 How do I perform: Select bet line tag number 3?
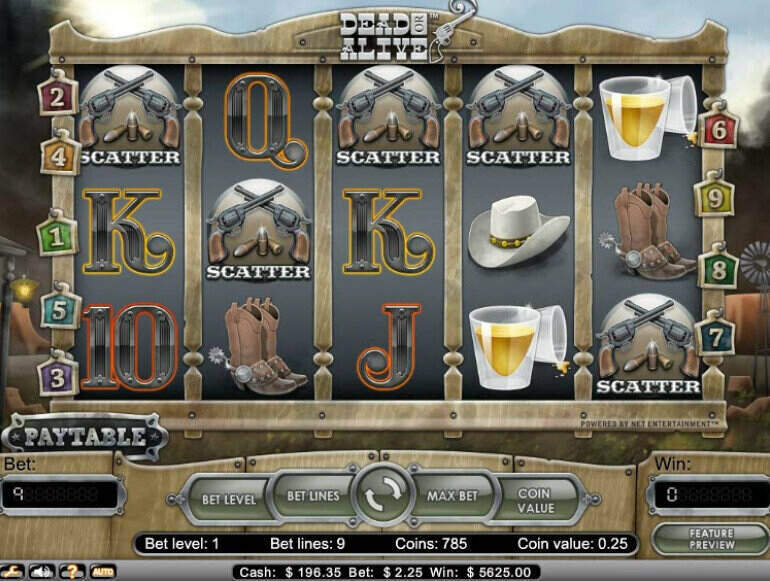[57, 378]
